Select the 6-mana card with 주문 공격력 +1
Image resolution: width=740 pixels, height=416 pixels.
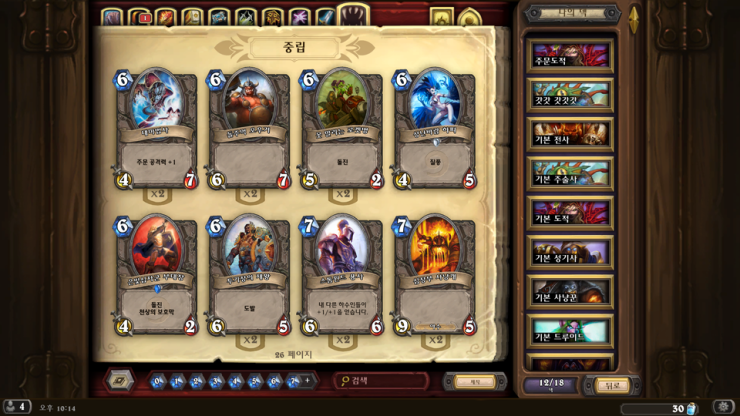point(156,130)
